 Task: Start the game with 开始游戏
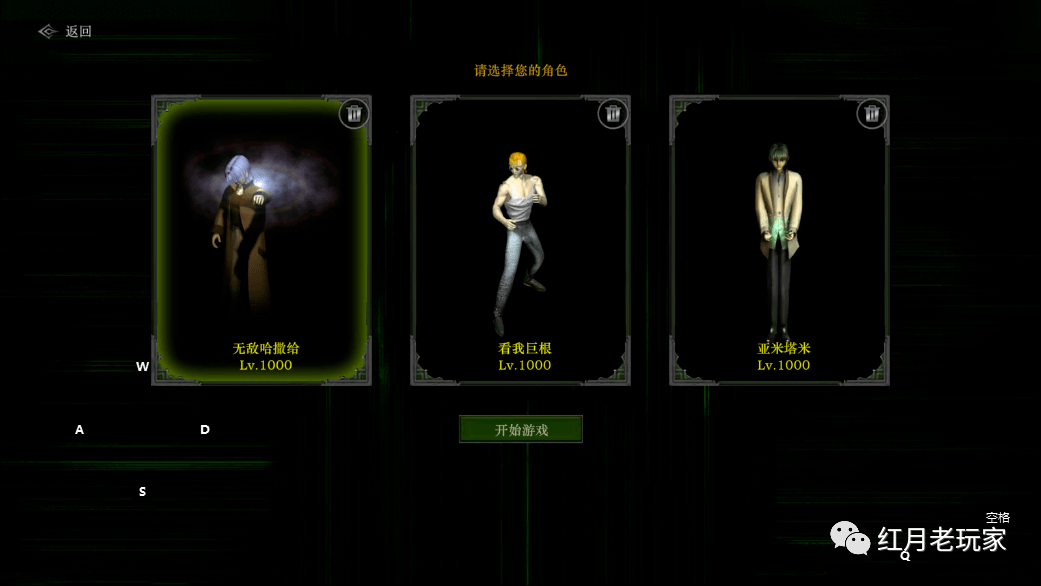click(x=521, y=429)
